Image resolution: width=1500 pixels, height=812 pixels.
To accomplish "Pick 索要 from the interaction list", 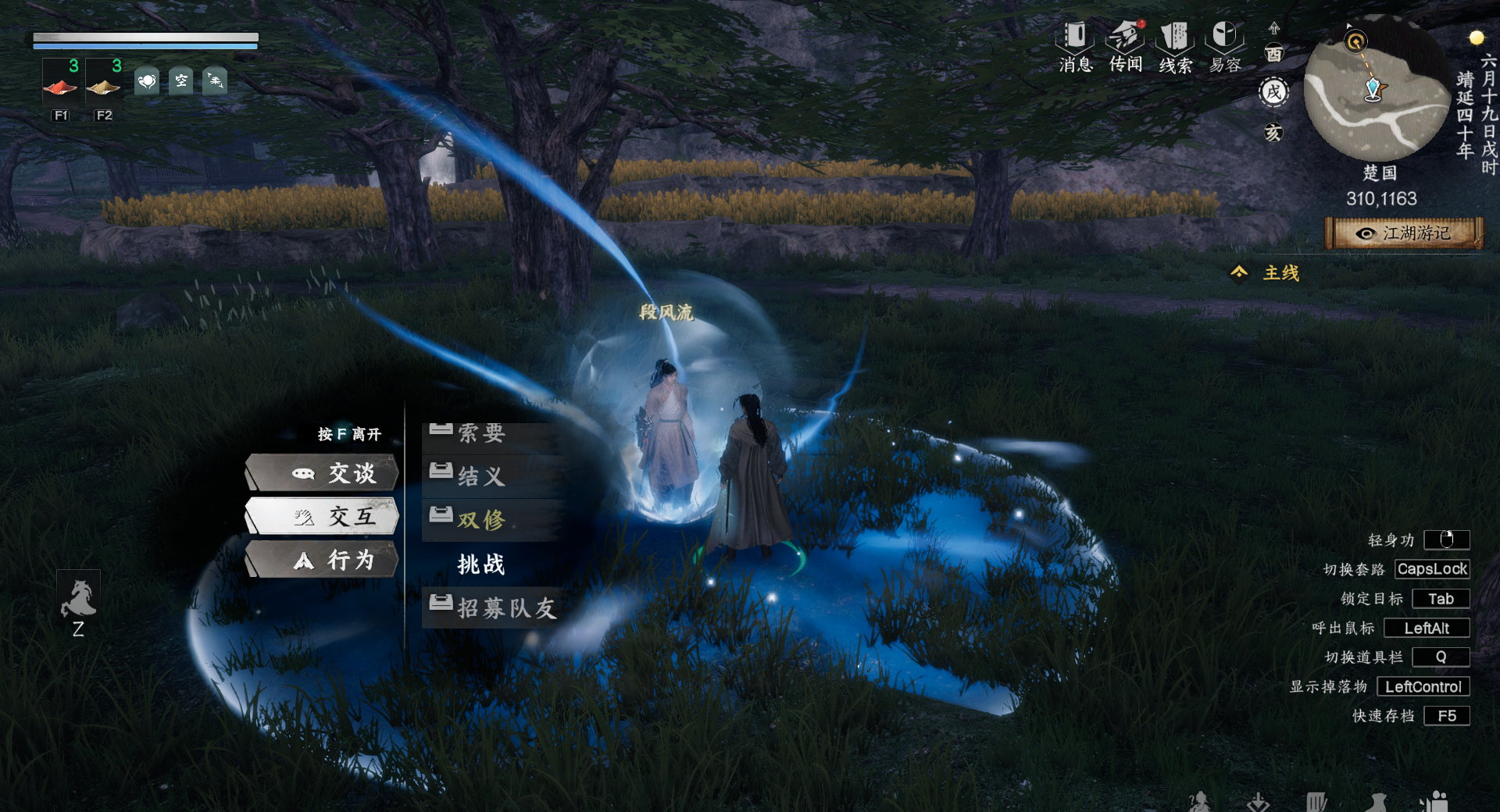I will click(x=481, y=433).
